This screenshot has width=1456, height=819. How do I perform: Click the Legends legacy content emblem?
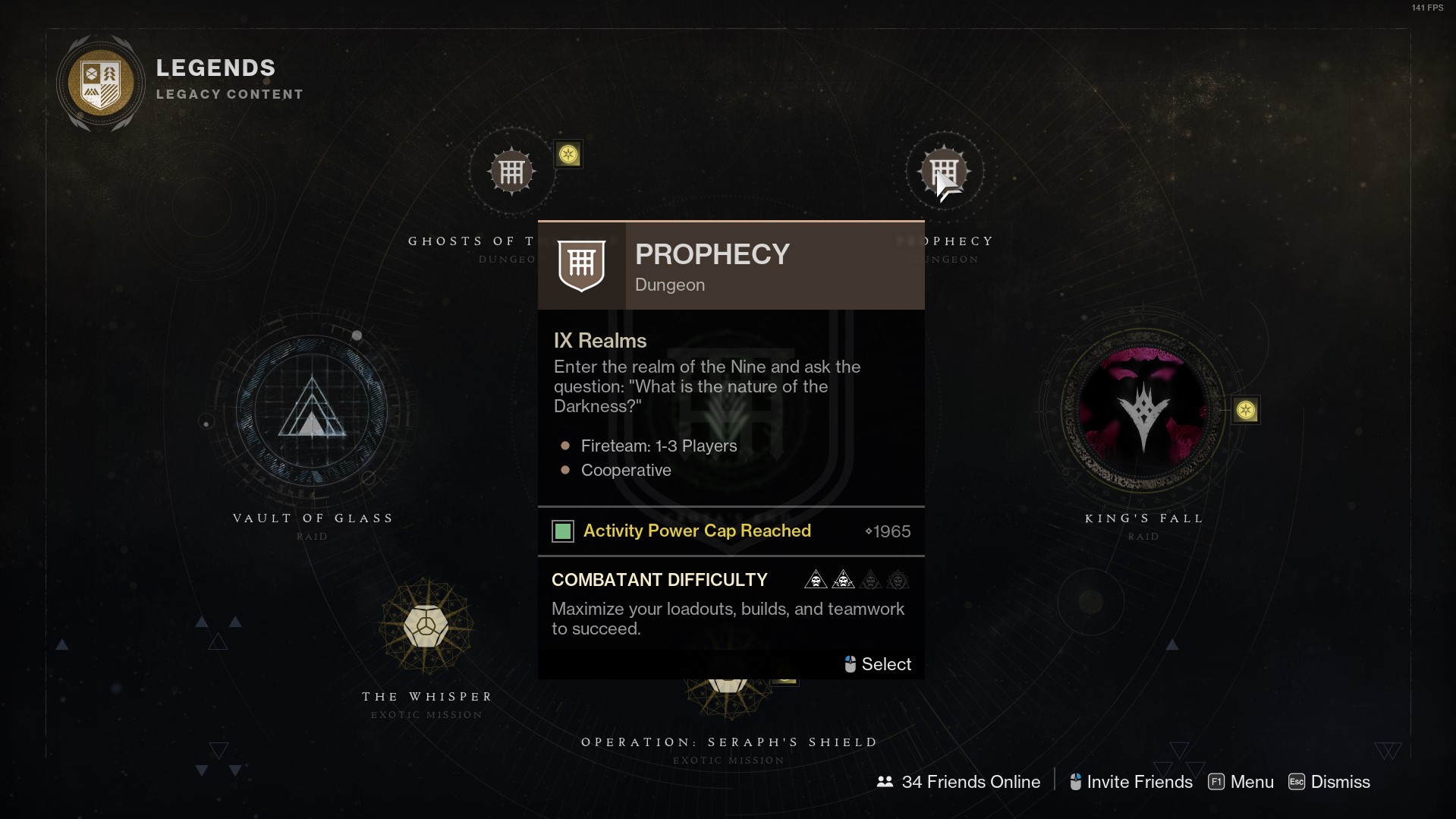click(101, 83)
